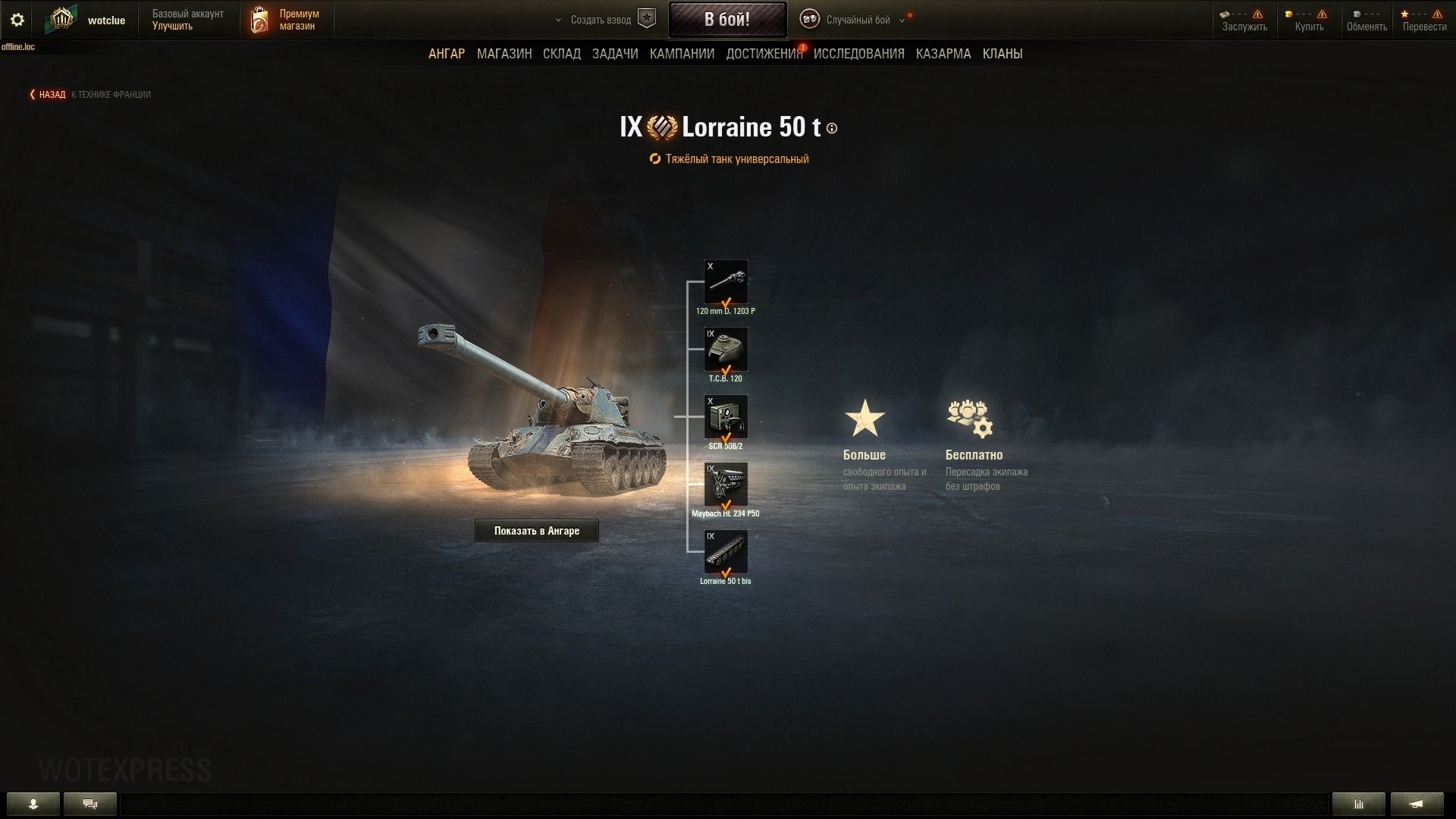Screen dimensions: 1456x819
Task: Open the СКЛАД tab
Action: pos(562,54)
